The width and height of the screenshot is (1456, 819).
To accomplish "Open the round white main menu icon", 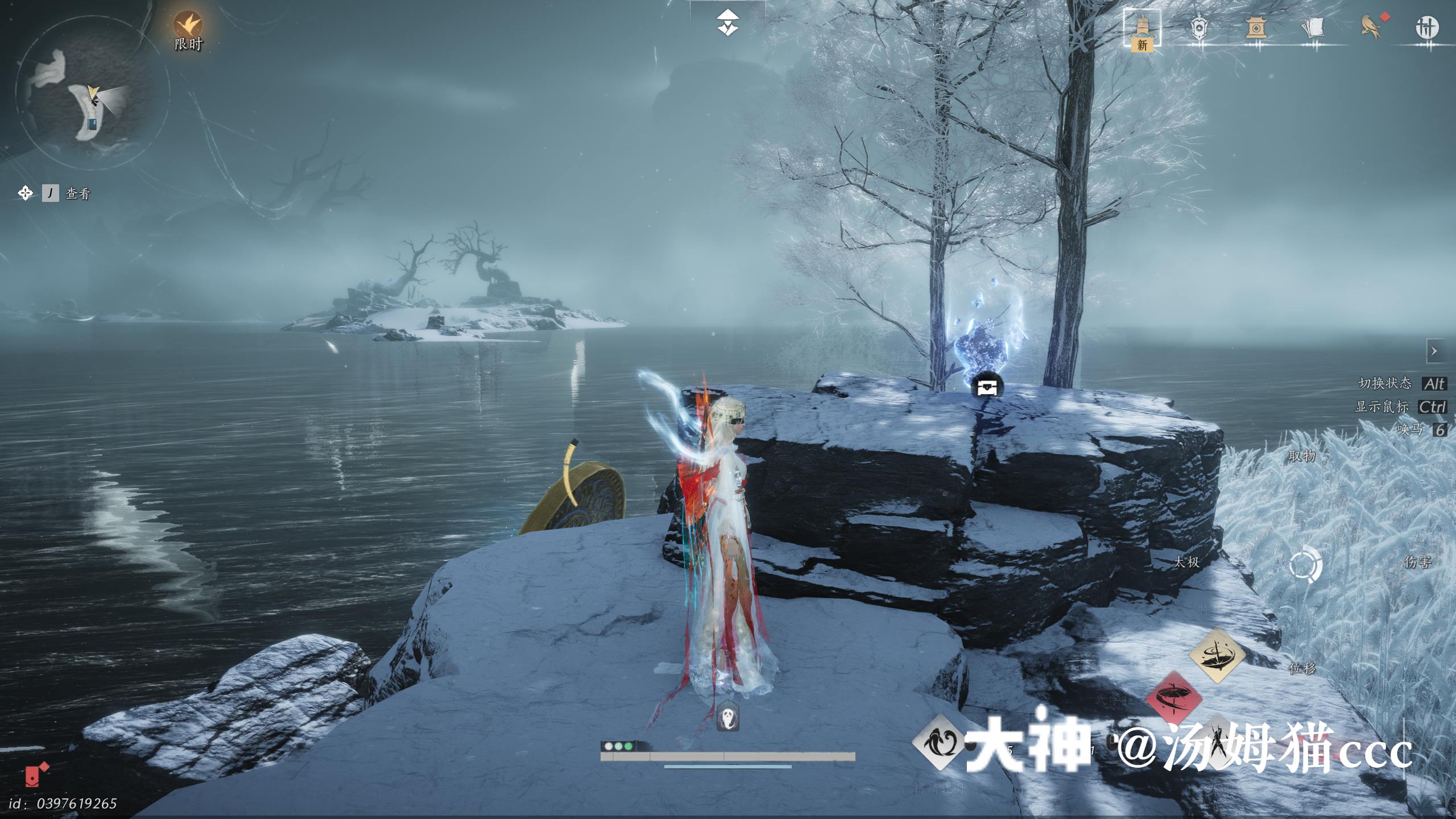I will [x=1426, y=27].
